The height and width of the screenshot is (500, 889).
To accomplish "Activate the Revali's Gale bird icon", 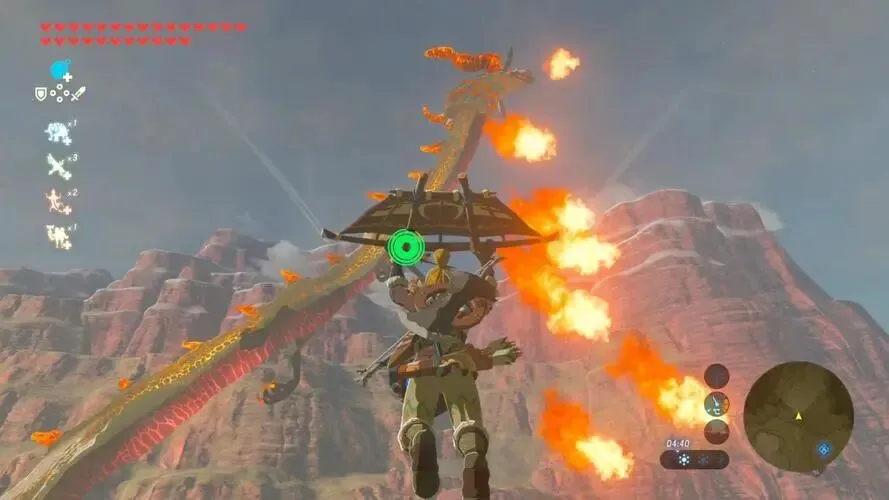I will (58, 166).
